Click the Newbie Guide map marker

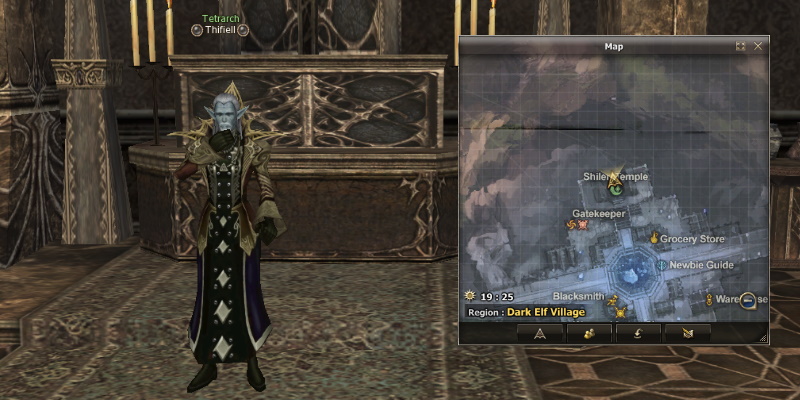coord(661,265)
